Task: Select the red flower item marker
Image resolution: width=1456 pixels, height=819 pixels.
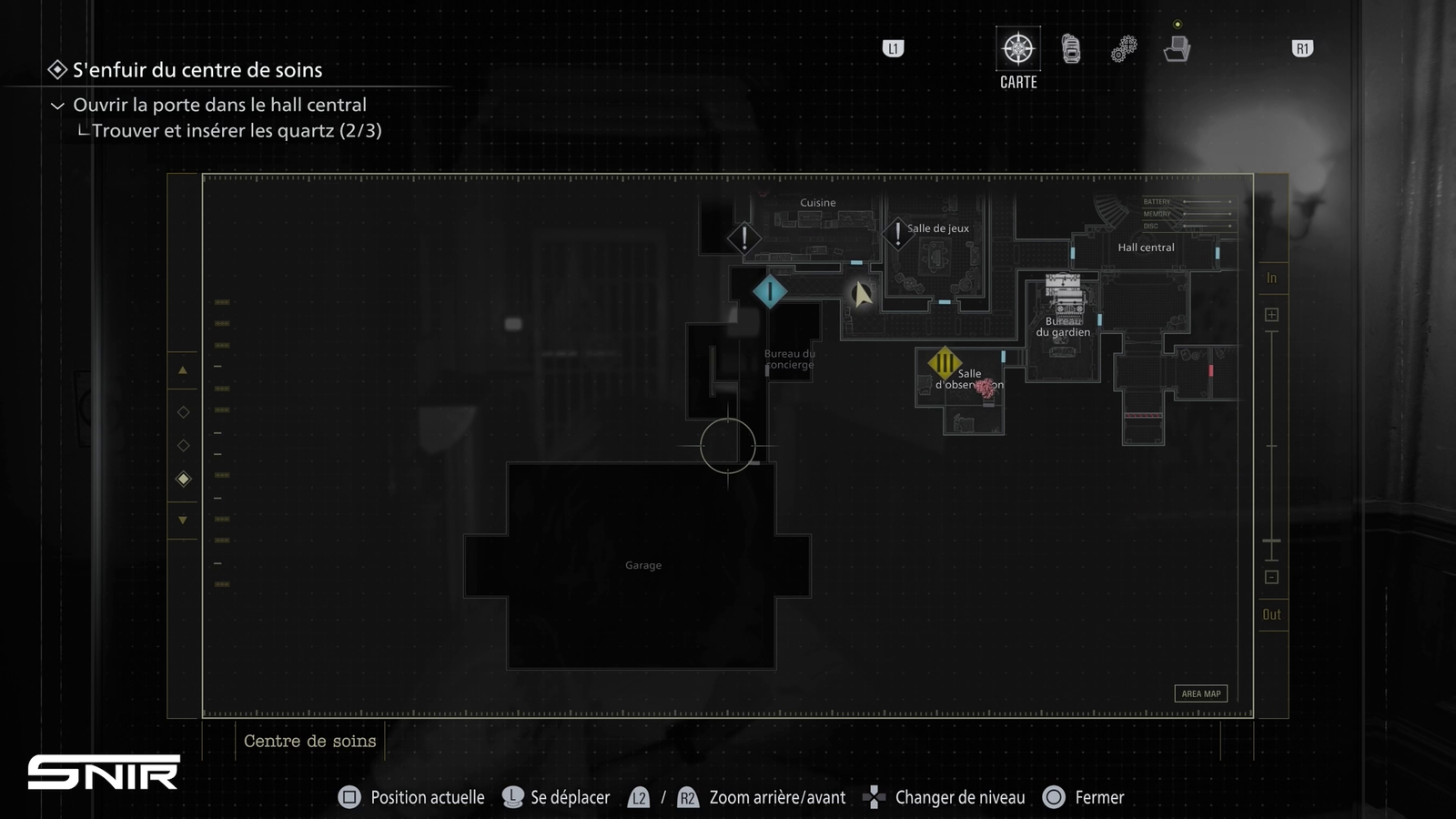Action: pyautogui.click(x=986, y=389)
